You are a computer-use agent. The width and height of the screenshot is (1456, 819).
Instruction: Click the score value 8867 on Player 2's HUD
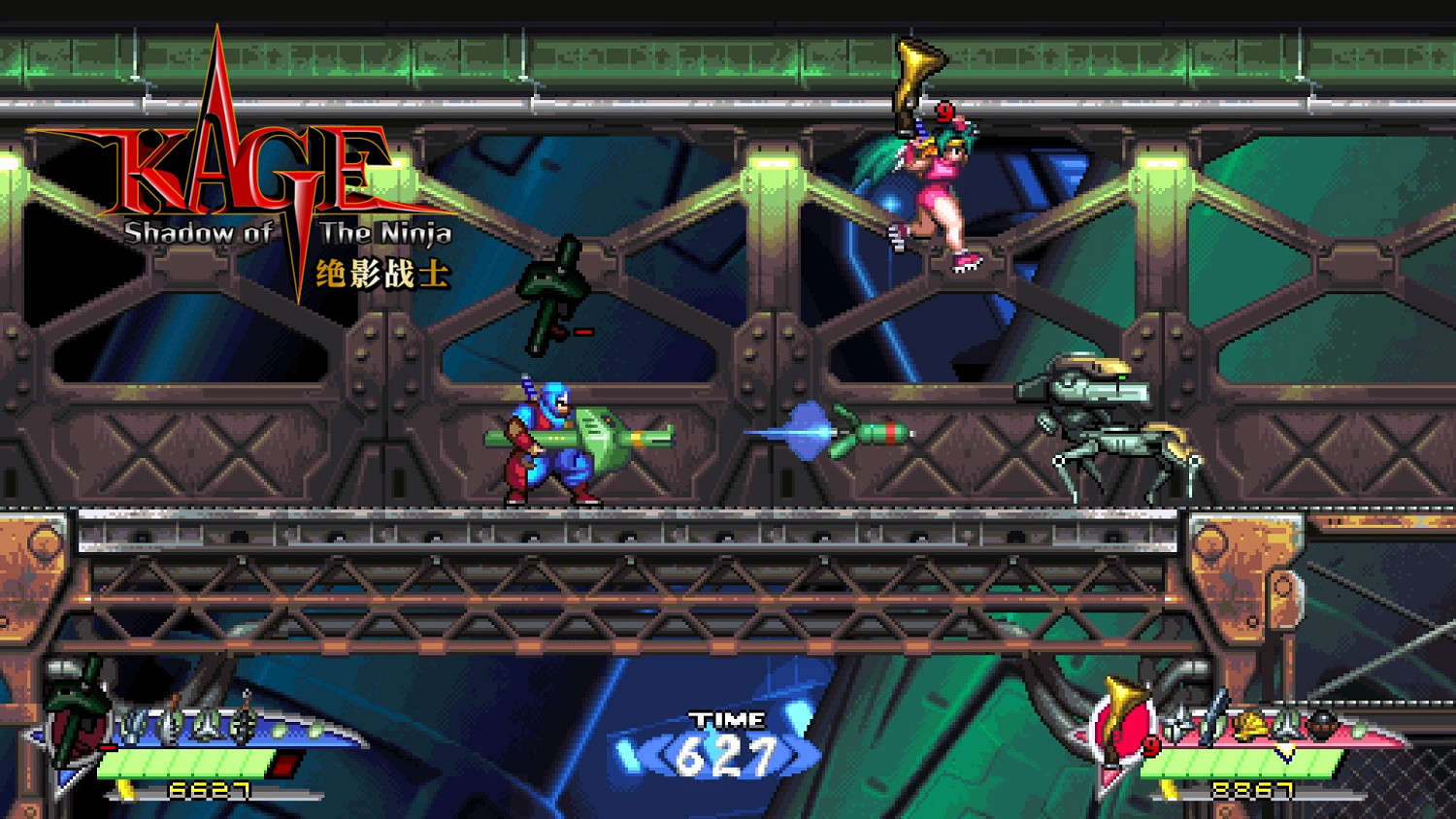click(1252, 790)
